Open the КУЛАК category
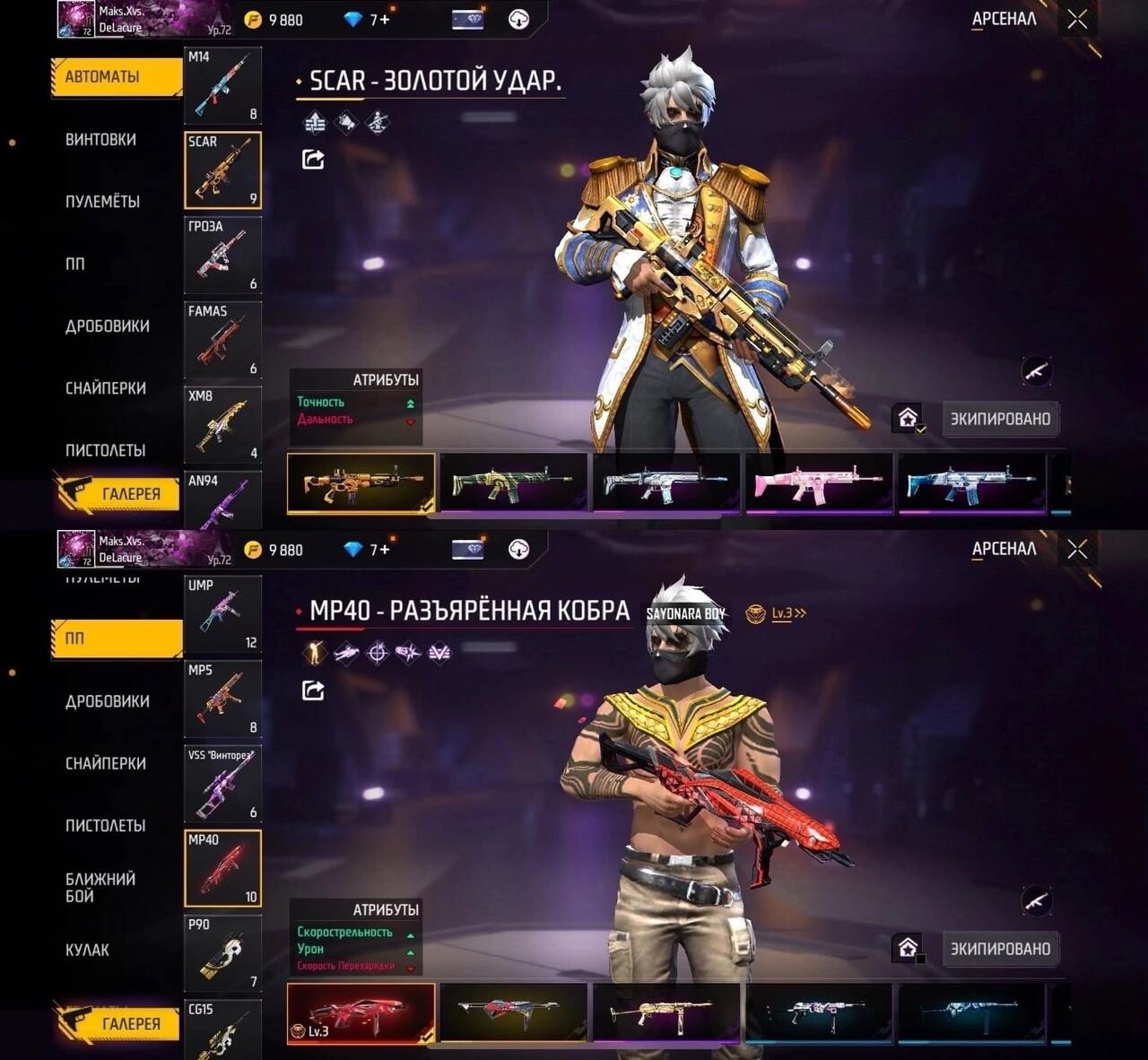 [x=87, y=950]
